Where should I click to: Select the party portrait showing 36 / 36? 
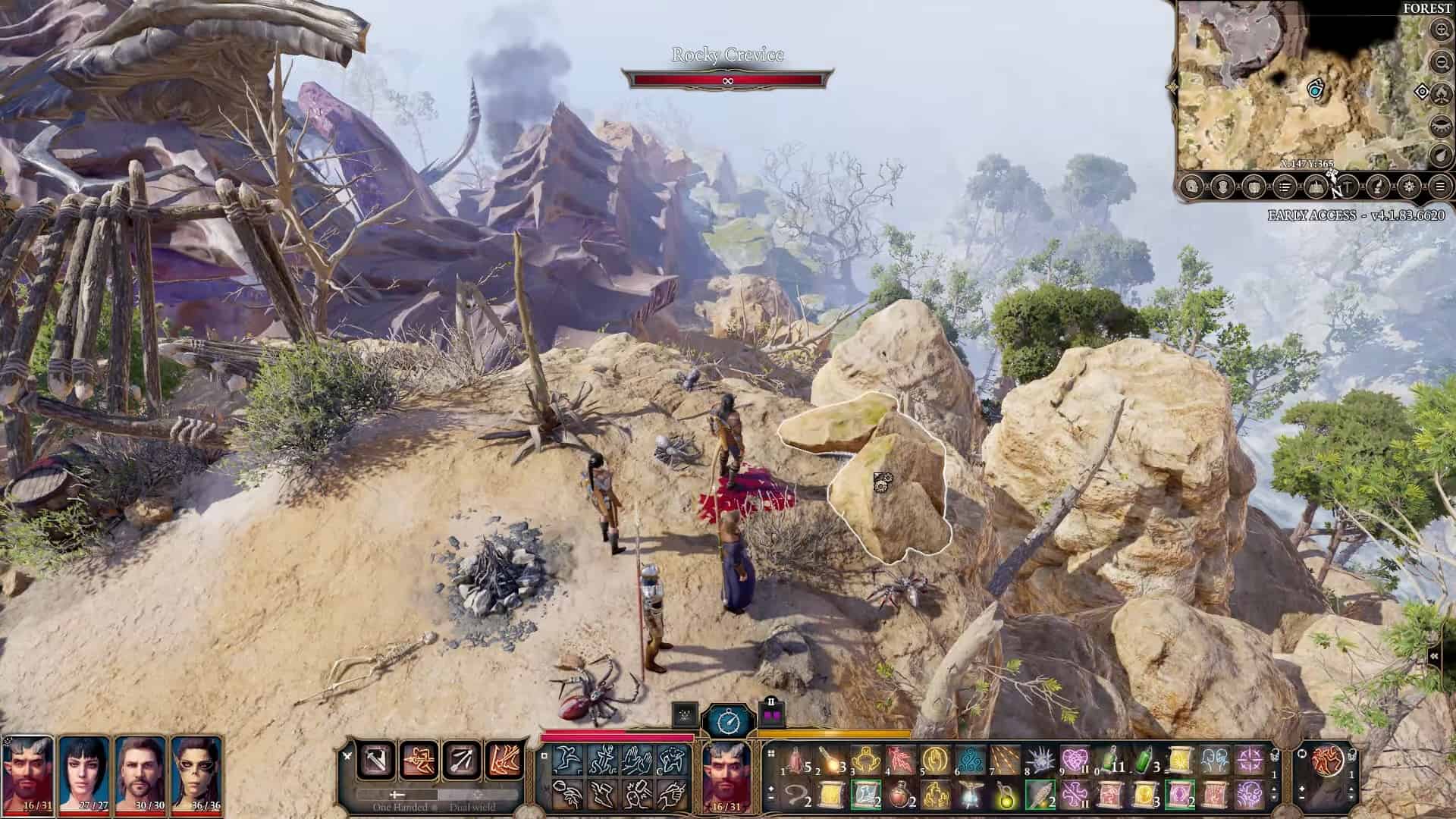[x=196, y=772]
